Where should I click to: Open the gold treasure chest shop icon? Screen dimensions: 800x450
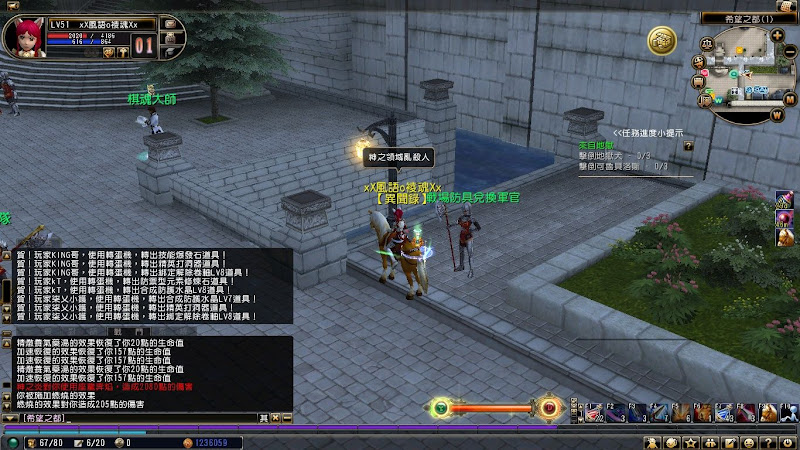pos(661,41)
